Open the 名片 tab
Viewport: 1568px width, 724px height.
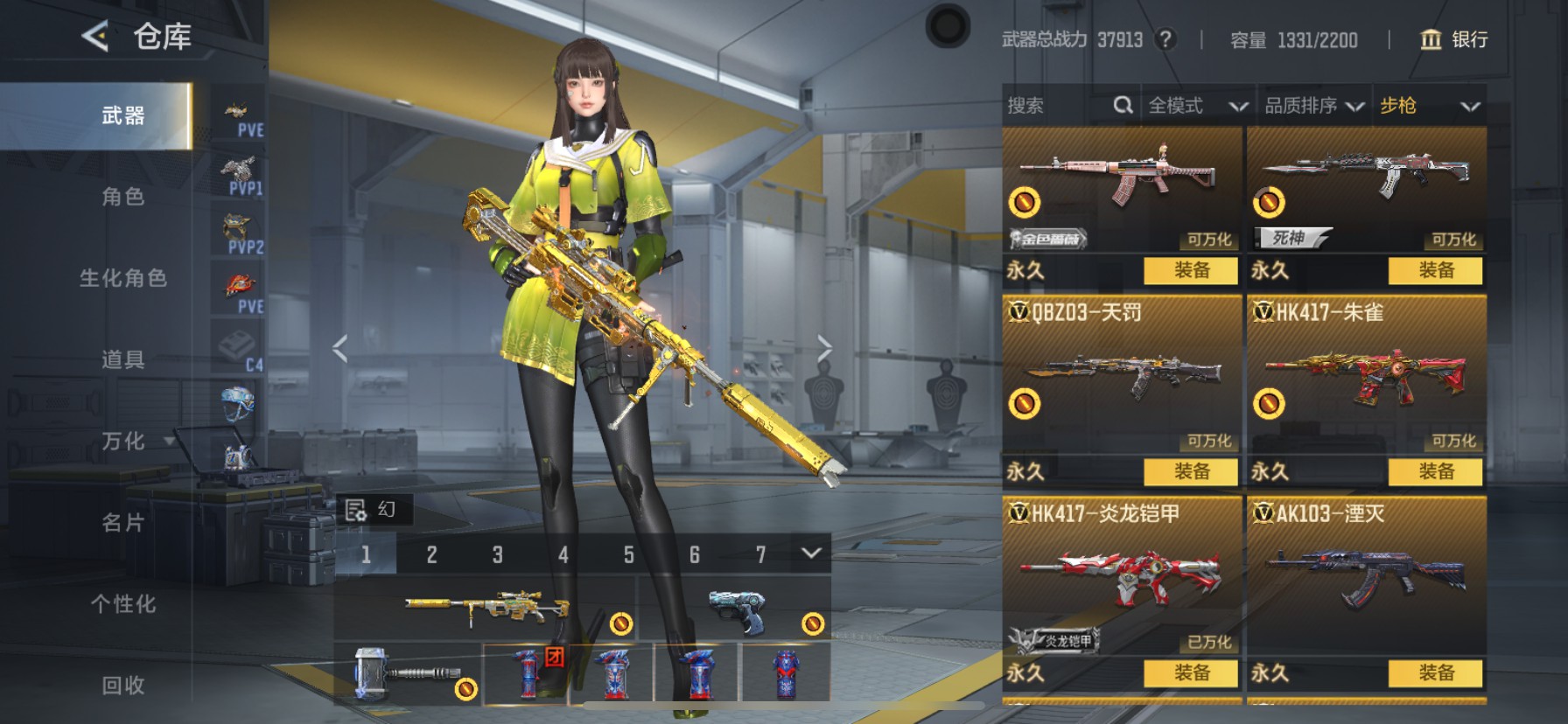[x=122, y=522]
